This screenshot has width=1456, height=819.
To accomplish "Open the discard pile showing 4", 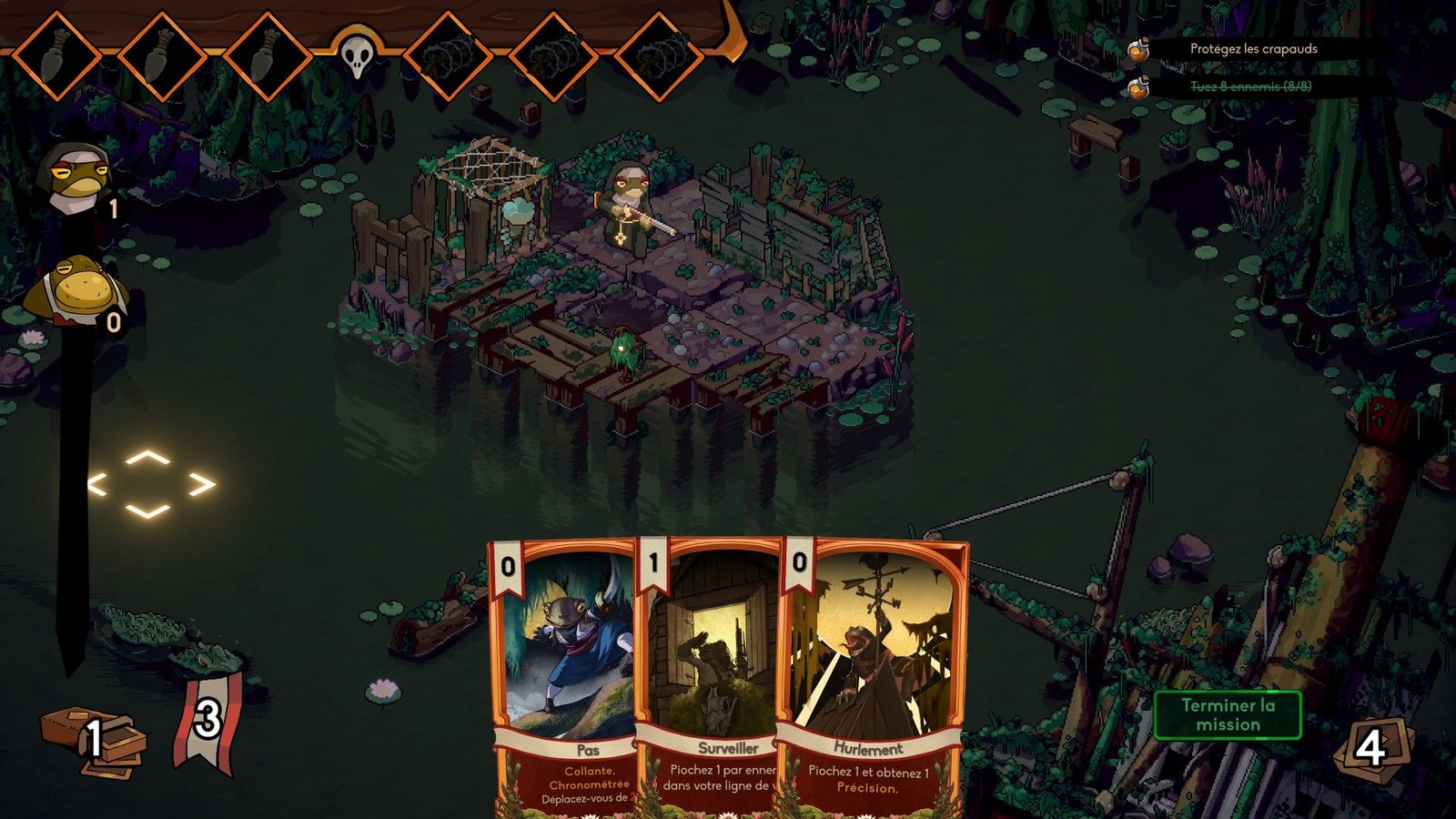I will pos(1370,748).
